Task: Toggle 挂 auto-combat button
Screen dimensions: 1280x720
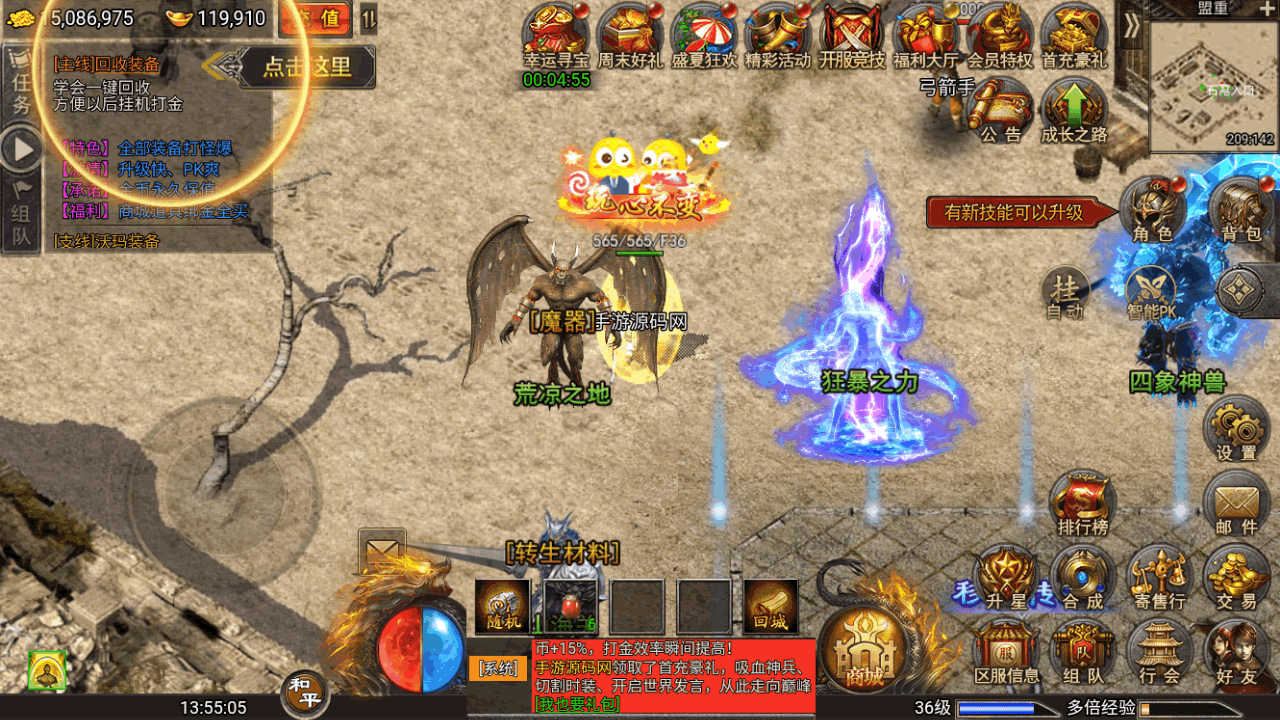Action: click(x=1066, y=292)
